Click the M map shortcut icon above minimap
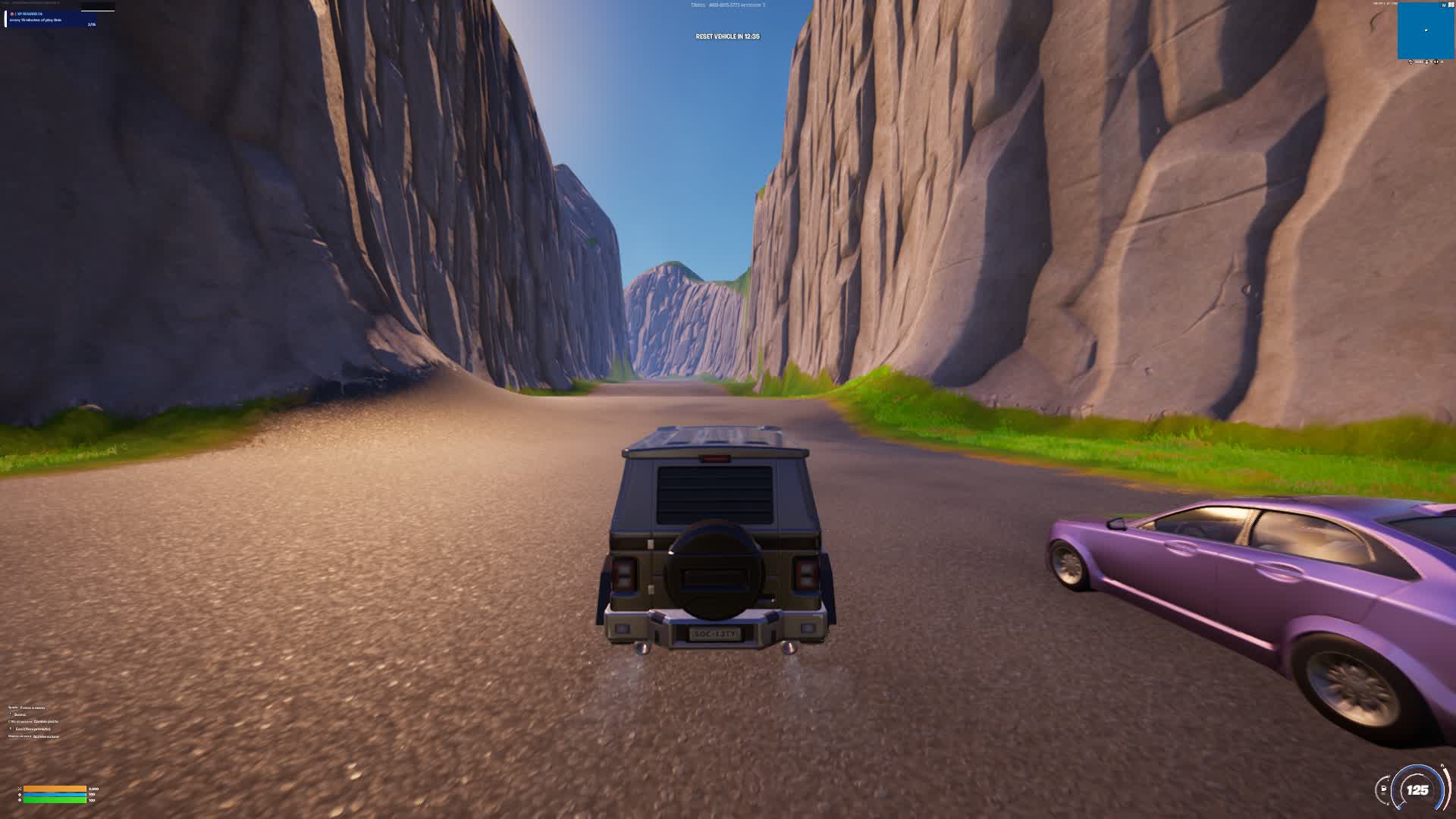Image resolution: width=1456 pixels, height=819 pixels. click(1444, 5)
